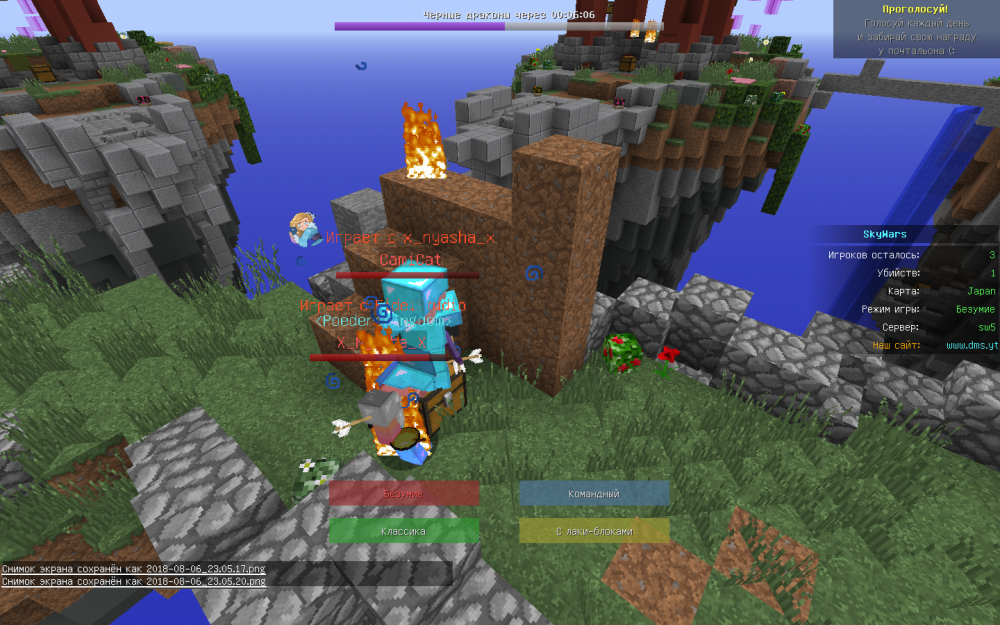
Task: Select the yellow С лаки-блоками button
Action: [594, 531]
